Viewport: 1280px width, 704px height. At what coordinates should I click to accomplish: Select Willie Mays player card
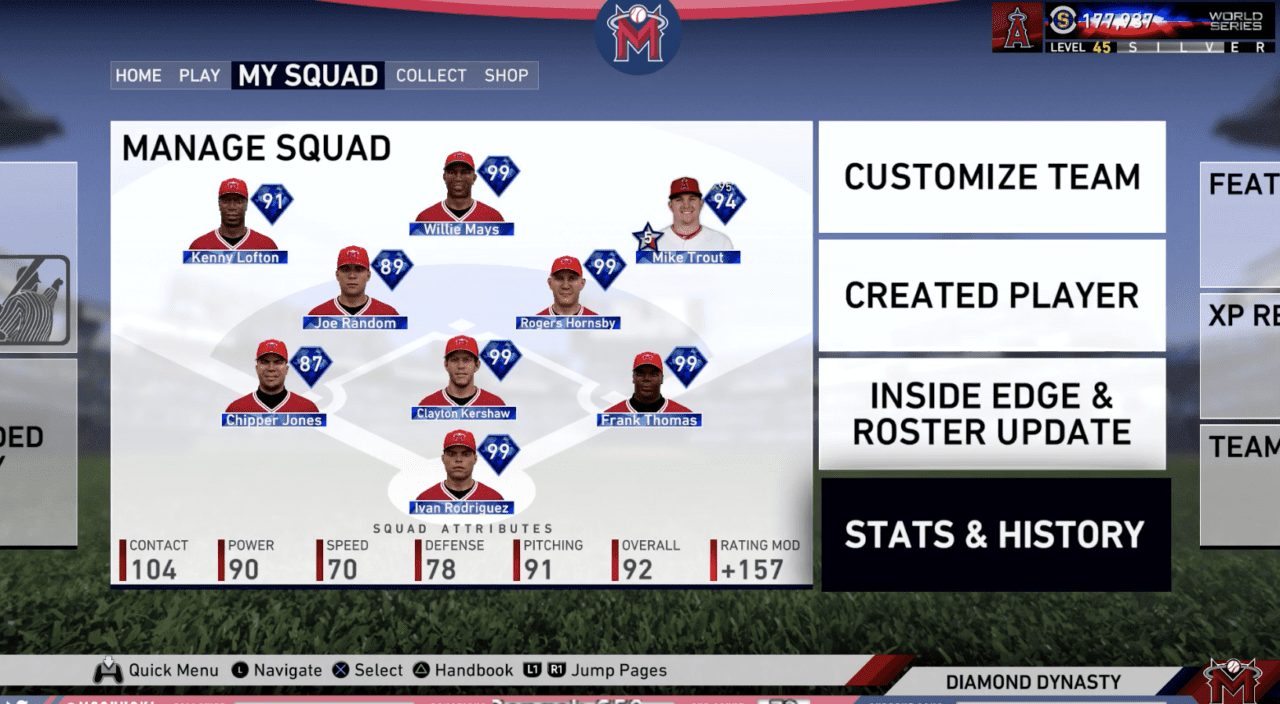[461, 197]
